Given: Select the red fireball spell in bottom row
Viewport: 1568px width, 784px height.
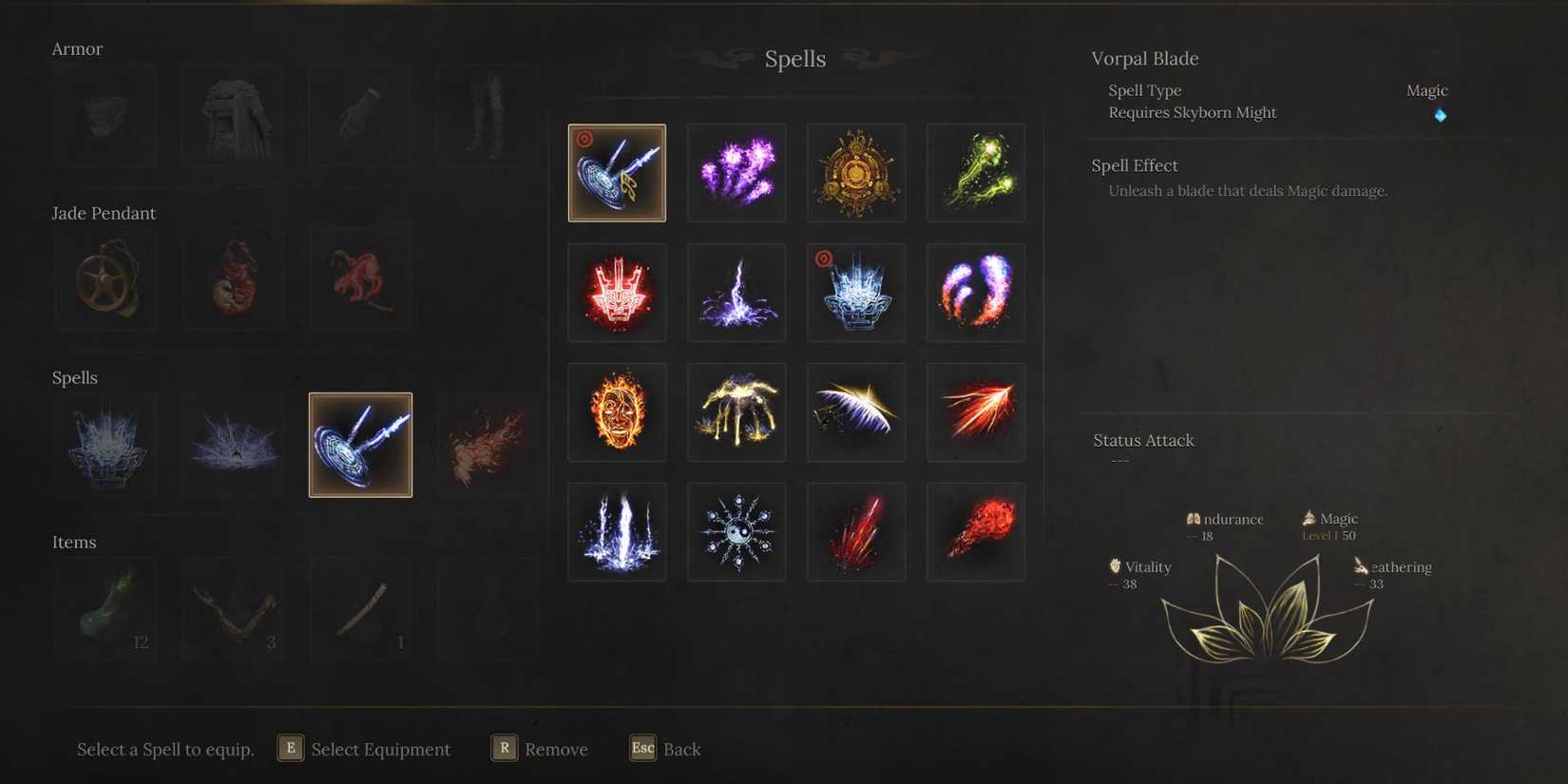Looking at the screenshot, I should [x=975, y=531].
